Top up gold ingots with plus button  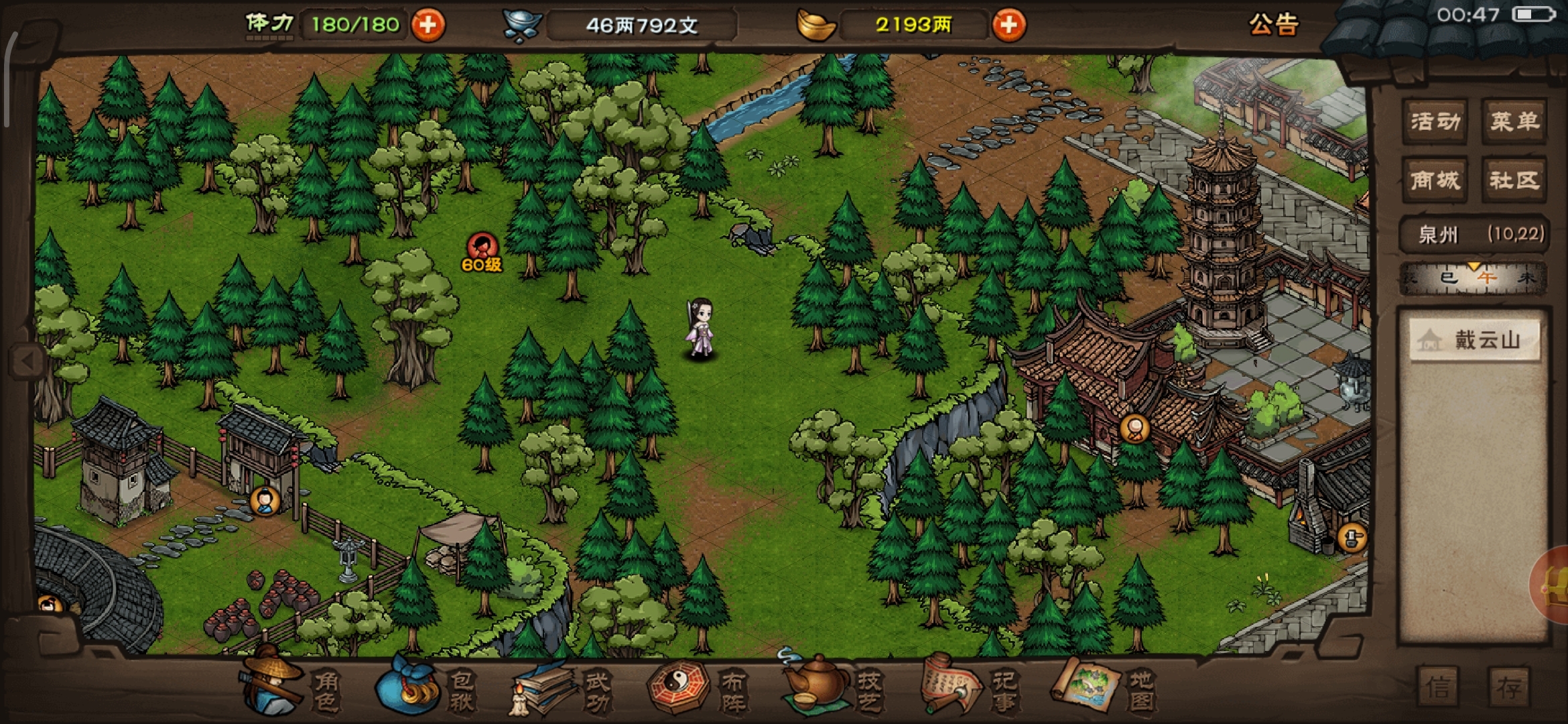(1008, 25)
